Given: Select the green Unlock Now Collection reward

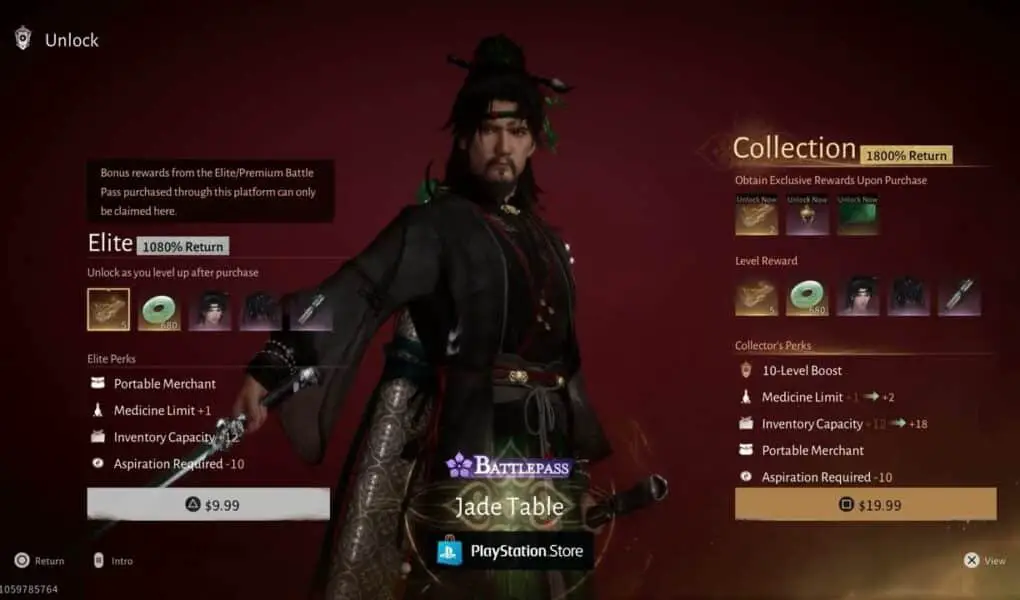Looking at the screenshot, I should tap(857, 215).
